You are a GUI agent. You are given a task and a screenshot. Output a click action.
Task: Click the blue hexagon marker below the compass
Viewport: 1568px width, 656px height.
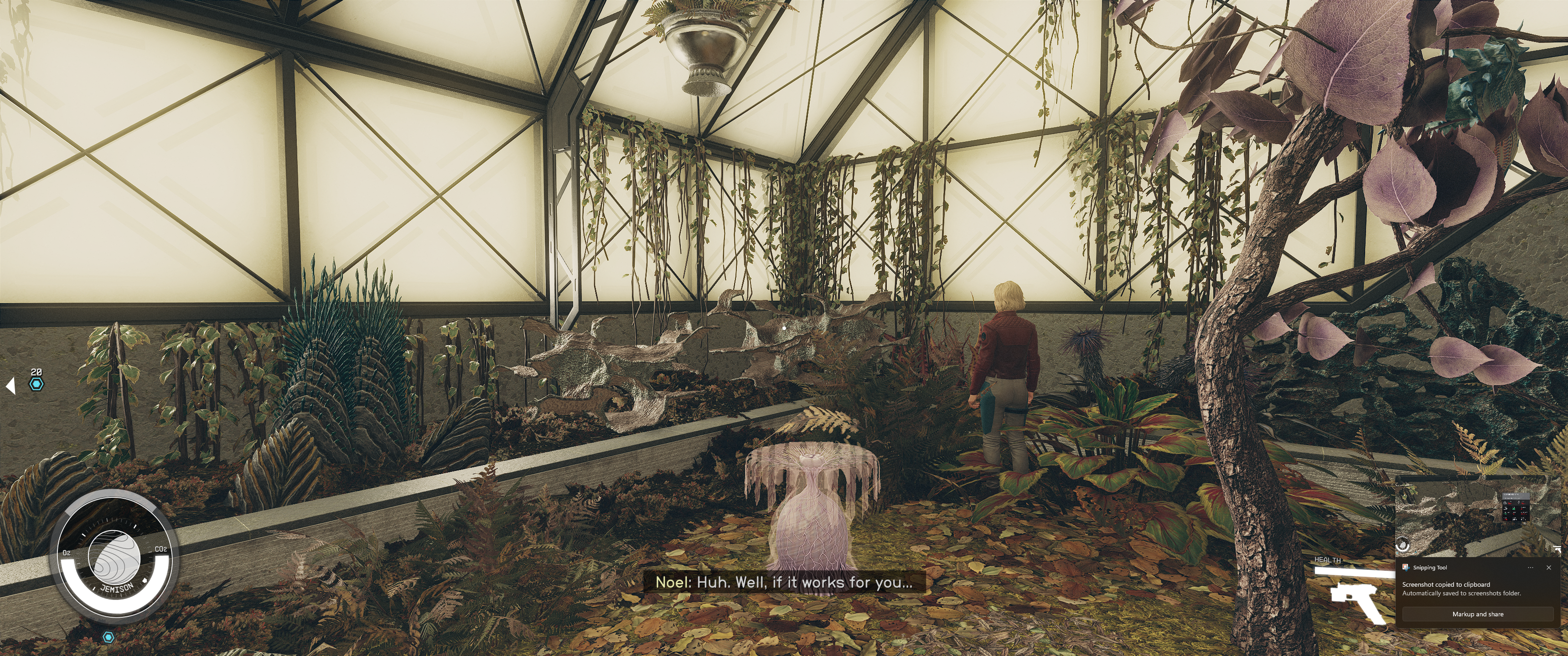(109, 637)
